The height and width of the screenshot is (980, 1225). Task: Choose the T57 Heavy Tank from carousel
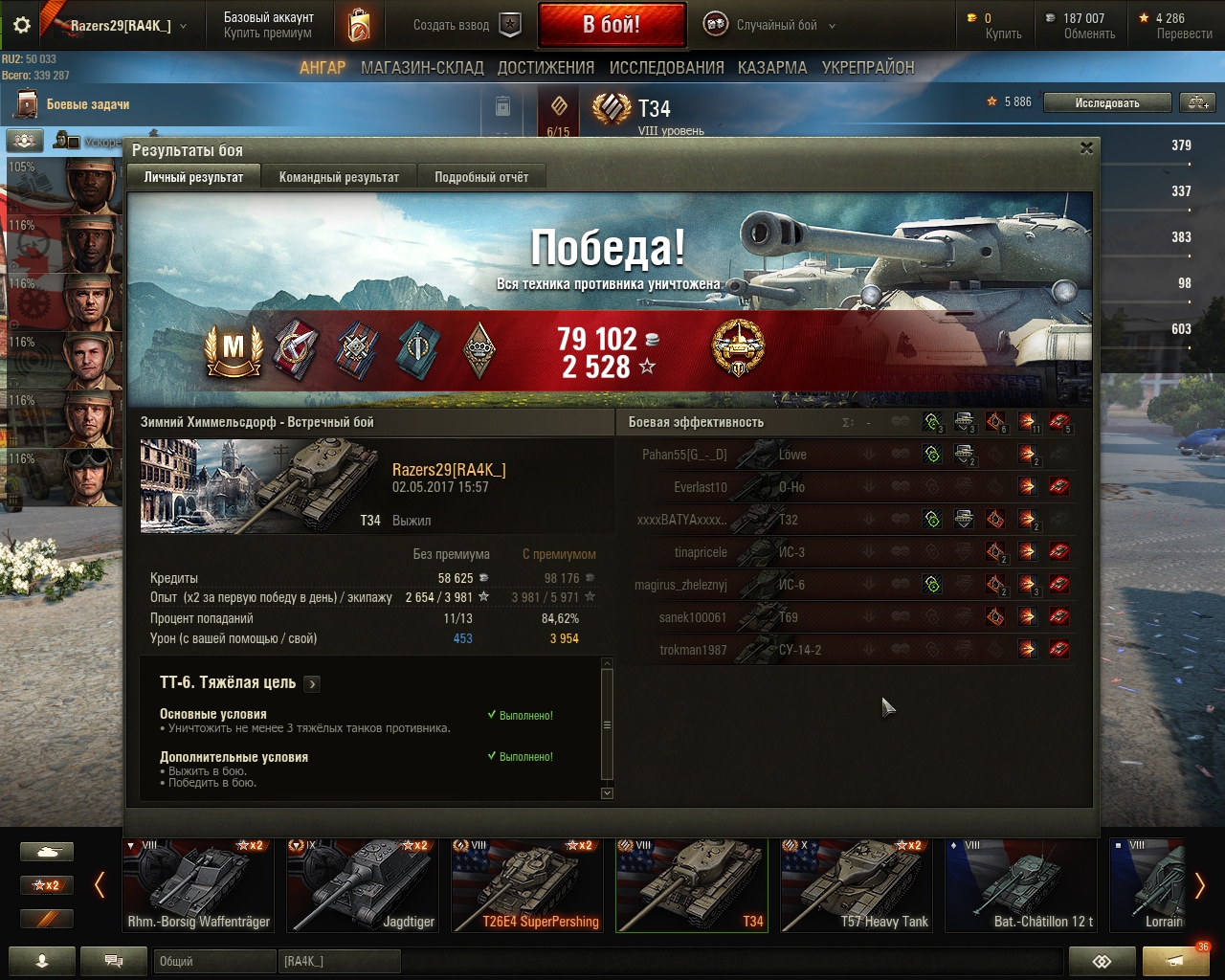point(857,885)
